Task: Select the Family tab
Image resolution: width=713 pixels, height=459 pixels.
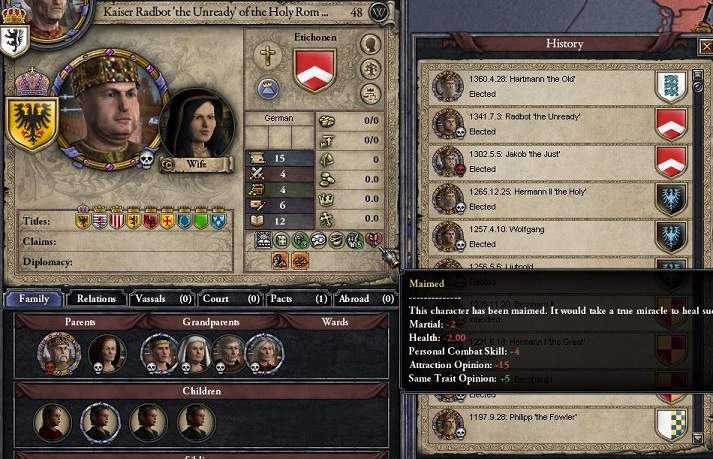Action: tap(33, 298)
